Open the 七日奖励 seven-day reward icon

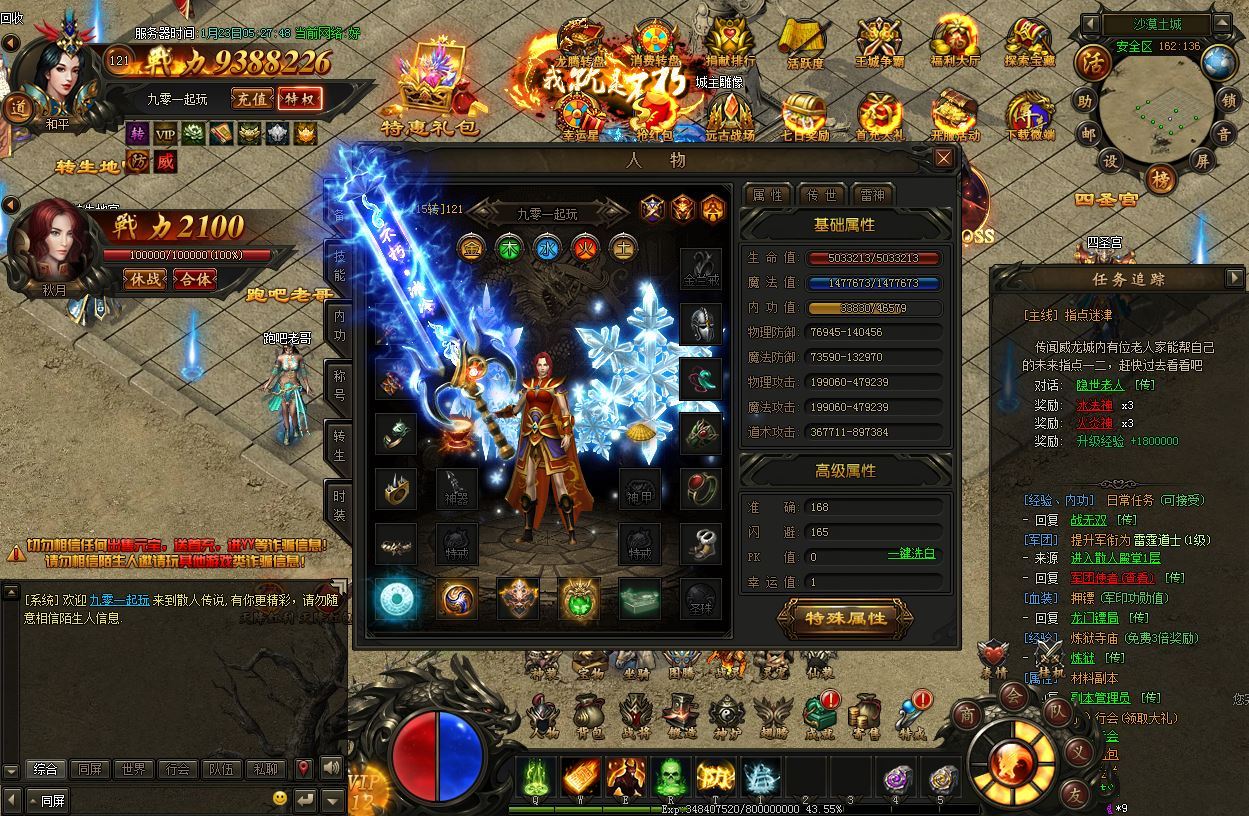point(804,118)
